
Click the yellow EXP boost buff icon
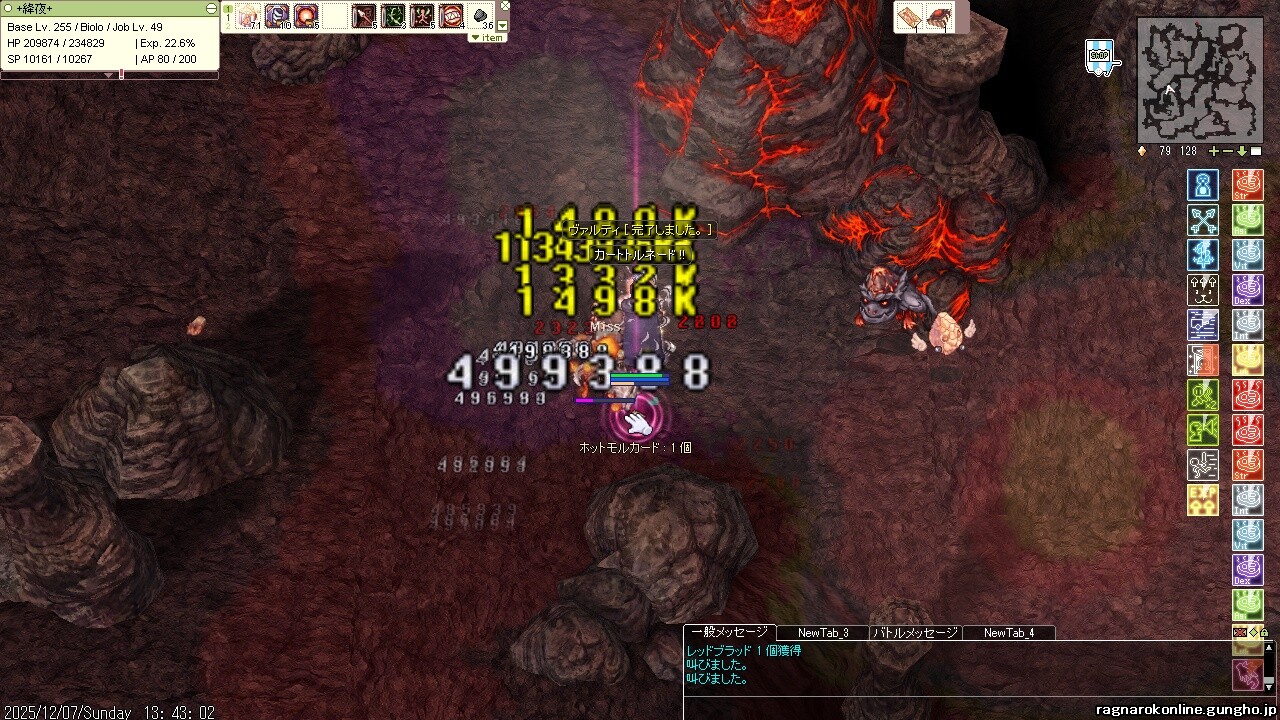pos(1202,499)
